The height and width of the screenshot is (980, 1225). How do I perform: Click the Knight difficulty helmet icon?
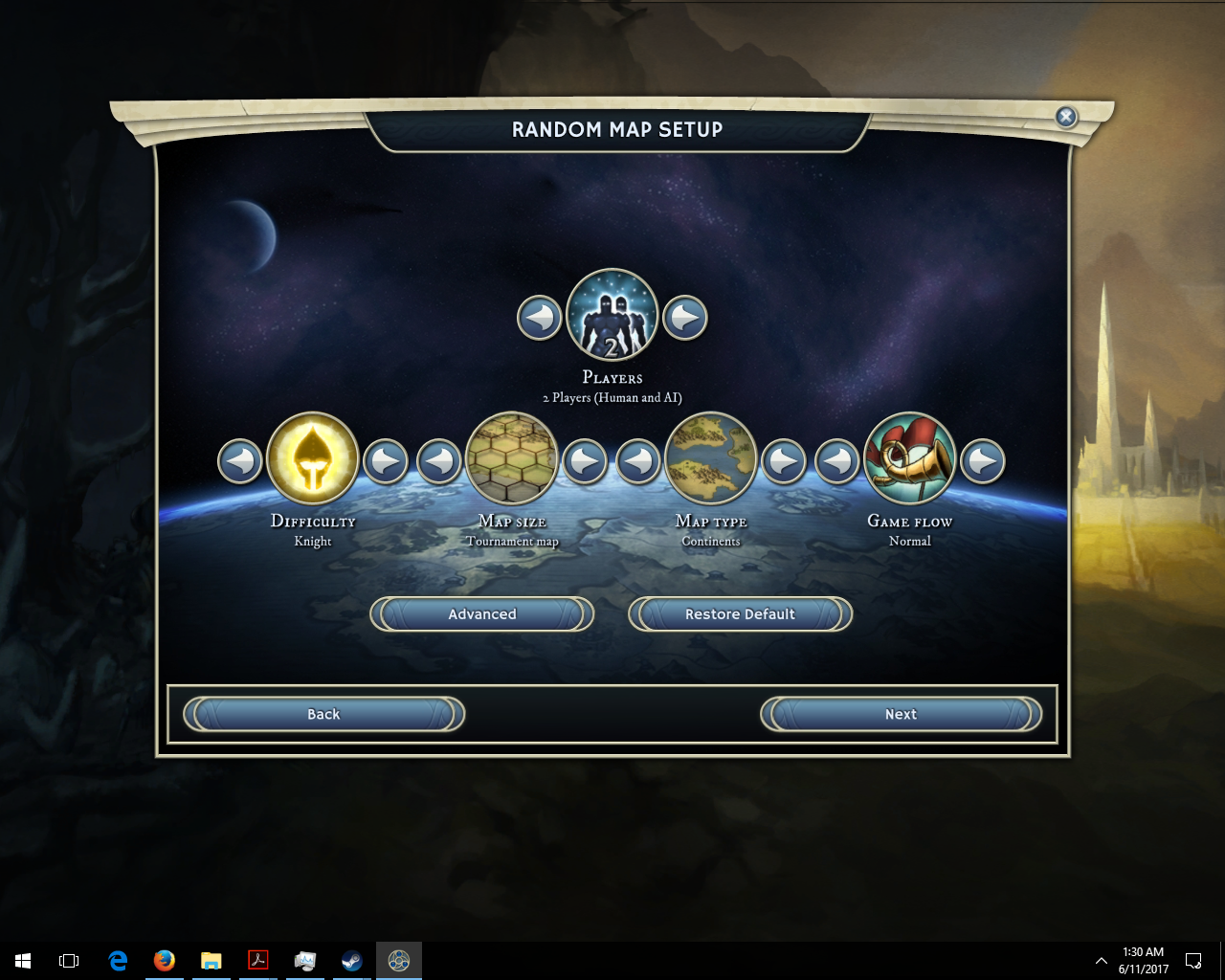click(313, 459)
